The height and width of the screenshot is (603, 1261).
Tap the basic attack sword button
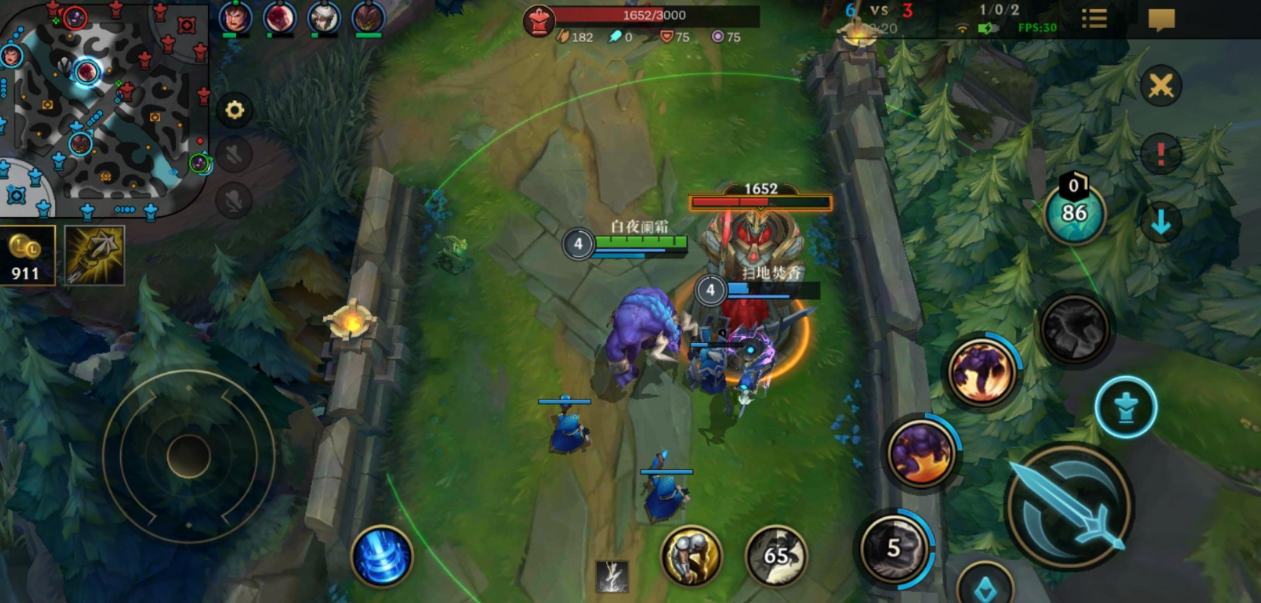(1069, 506)
